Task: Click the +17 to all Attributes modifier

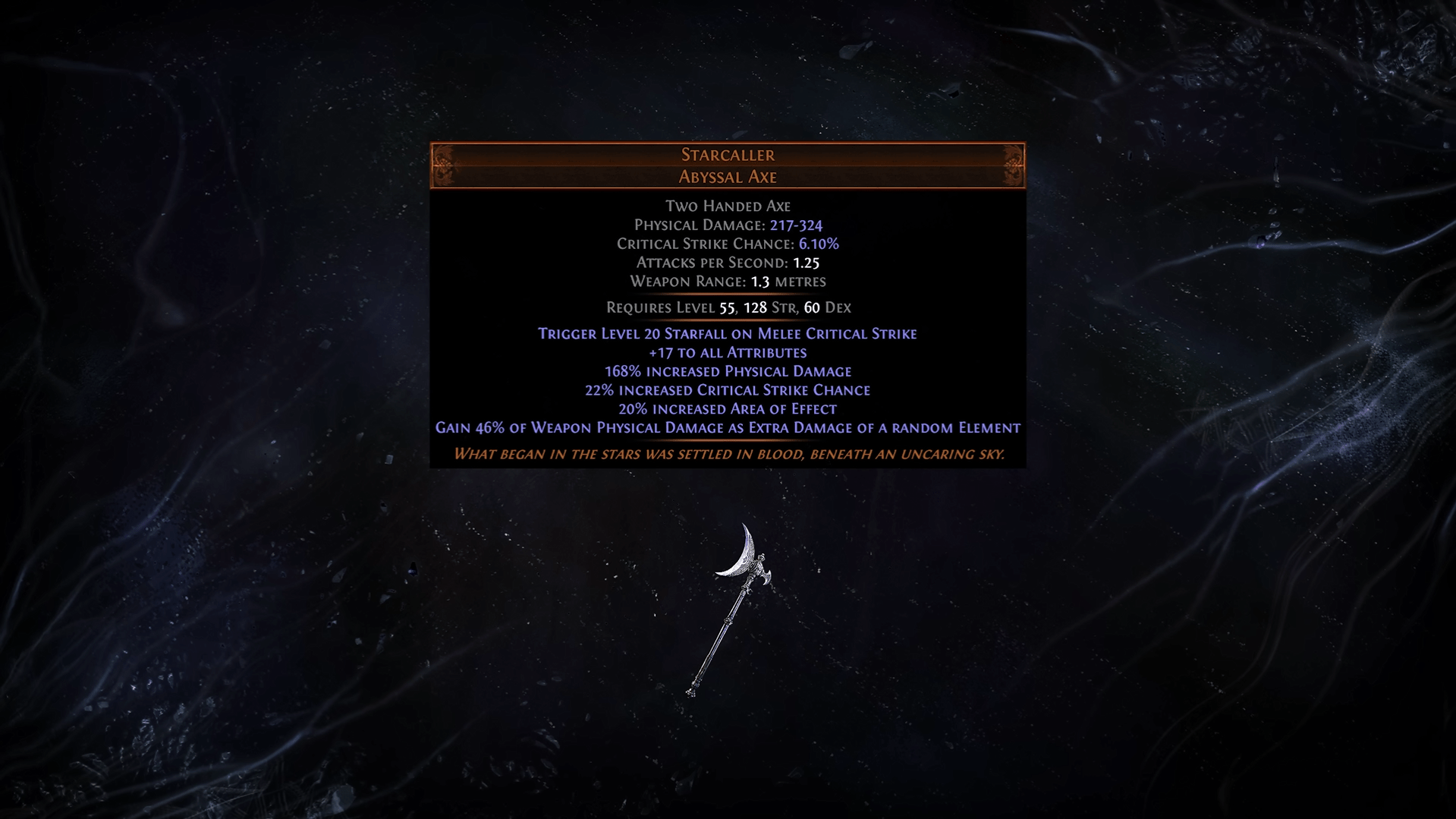Action: [727, 352]
